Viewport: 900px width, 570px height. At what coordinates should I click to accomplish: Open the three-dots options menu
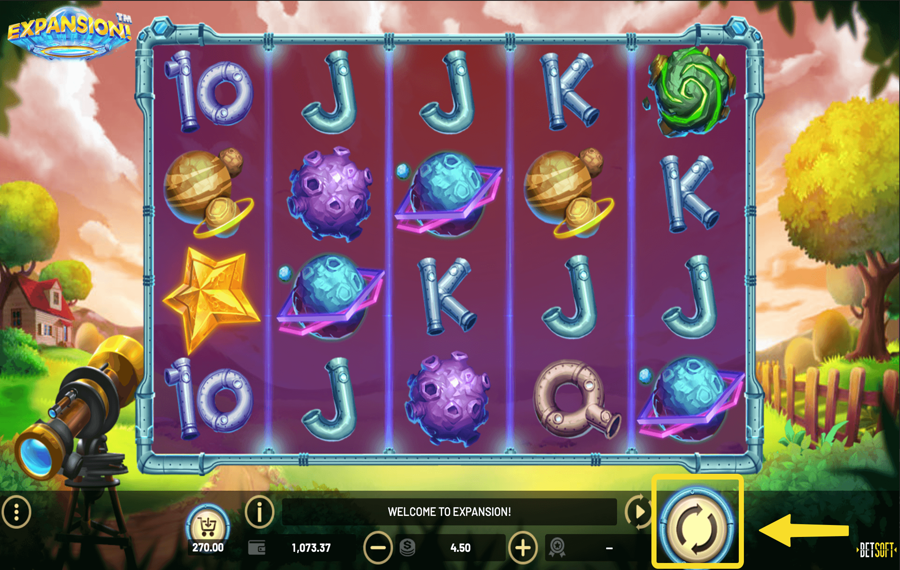16,512
